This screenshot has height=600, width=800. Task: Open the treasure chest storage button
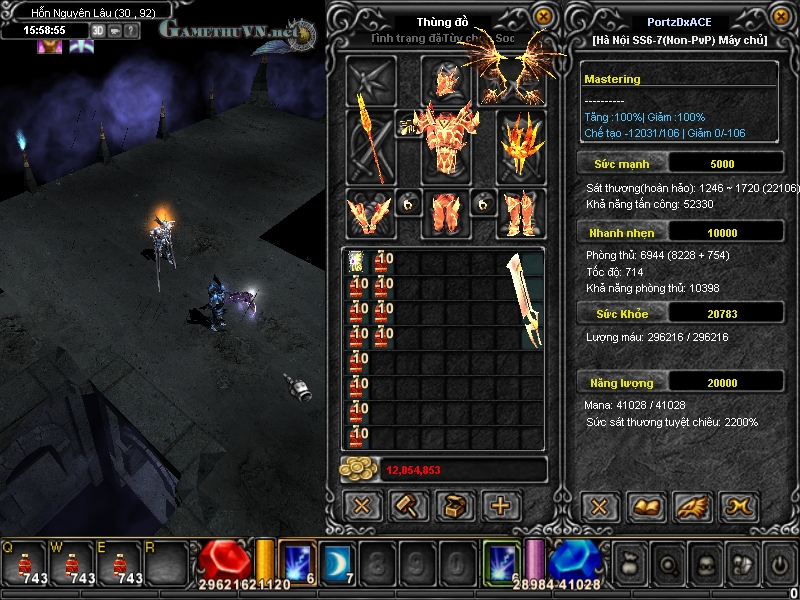click(455, 506)
